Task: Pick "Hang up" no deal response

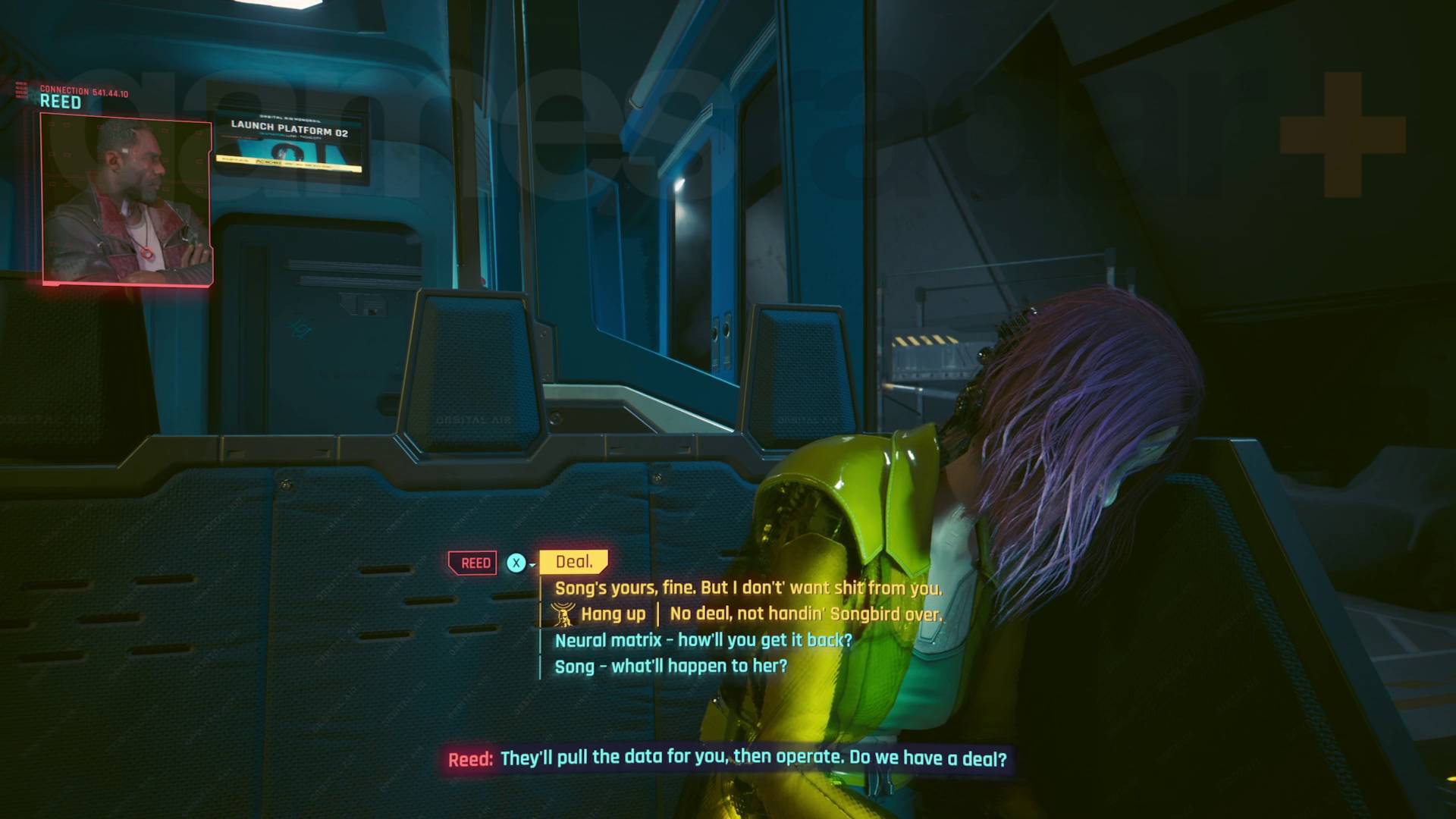Action: [748, 613]
